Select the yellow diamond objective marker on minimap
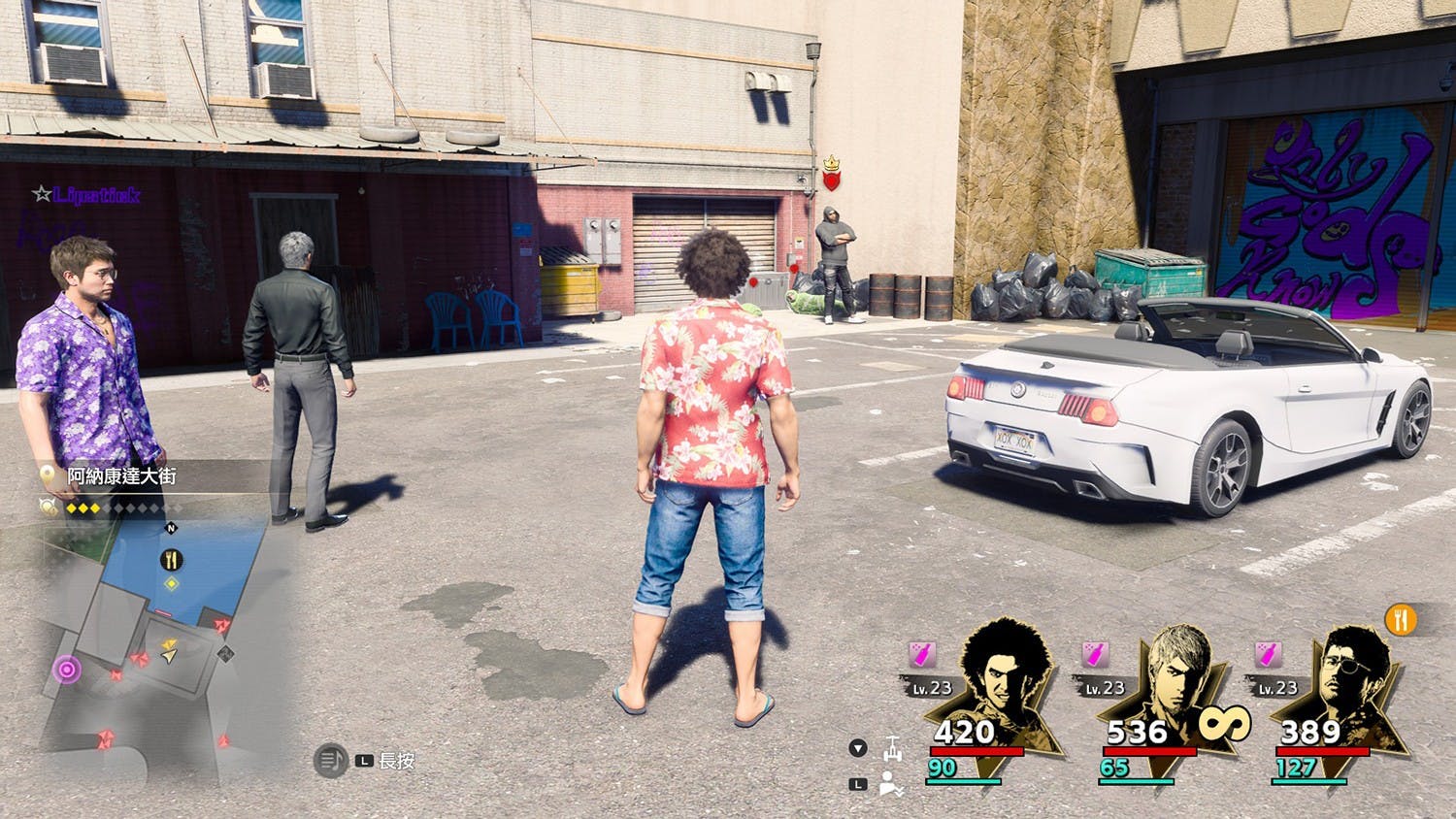 171,583
